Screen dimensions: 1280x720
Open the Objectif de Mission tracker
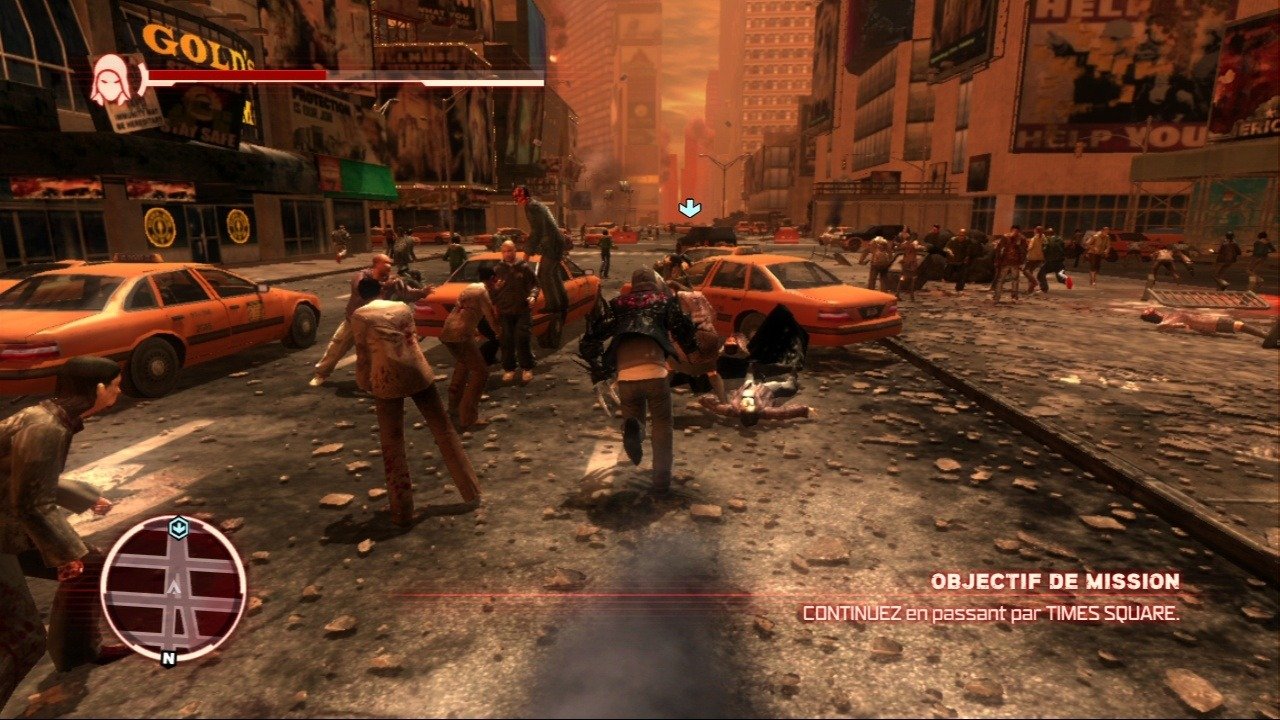coord(1054,581)
